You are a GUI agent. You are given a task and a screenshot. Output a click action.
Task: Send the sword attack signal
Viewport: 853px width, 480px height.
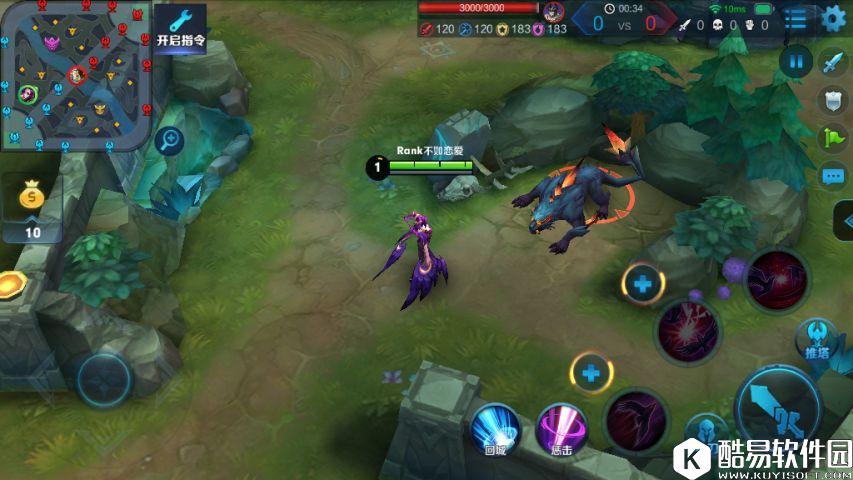click(833, 63)
